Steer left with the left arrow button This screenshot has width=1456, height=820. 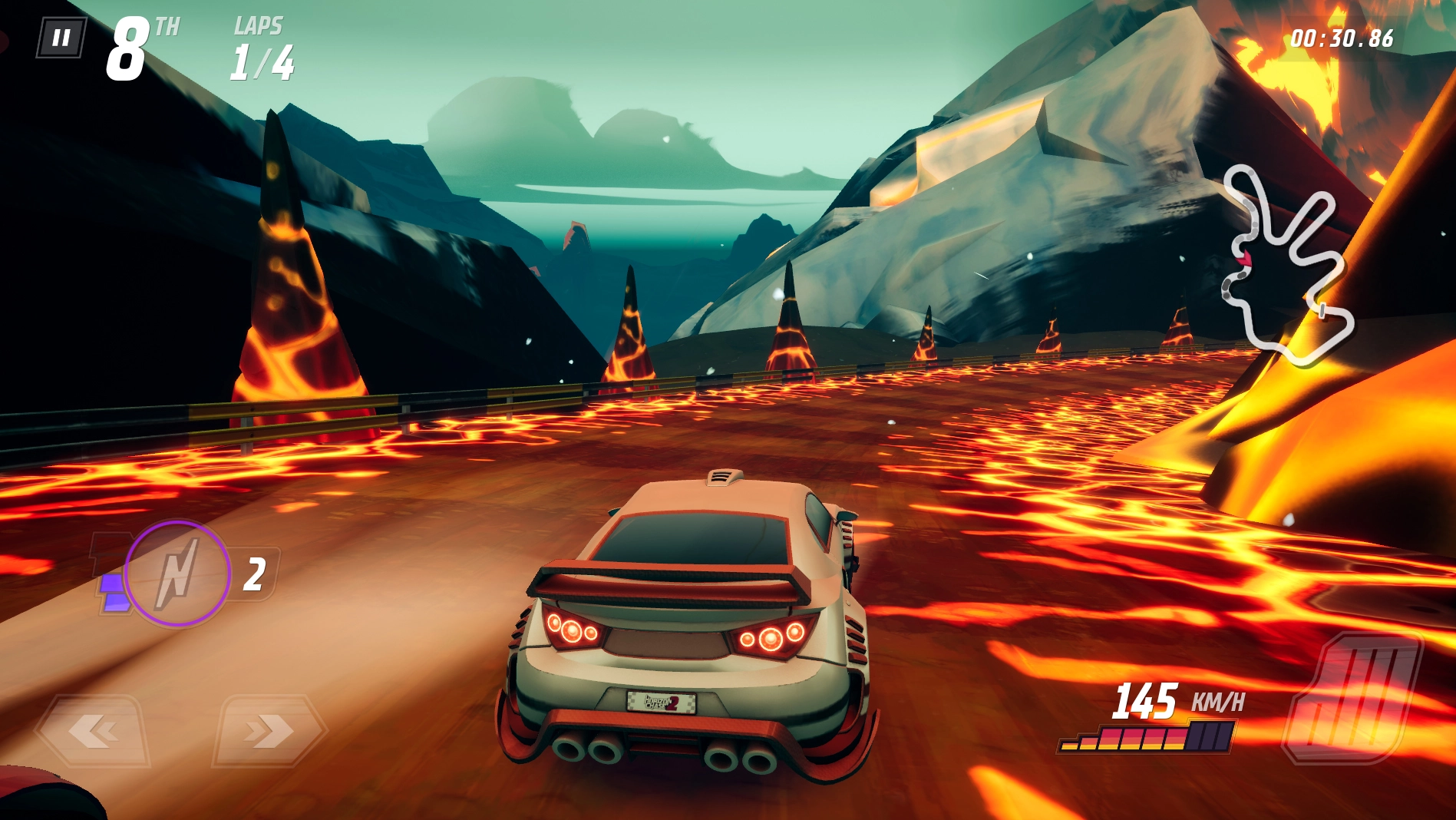(94, 731)
